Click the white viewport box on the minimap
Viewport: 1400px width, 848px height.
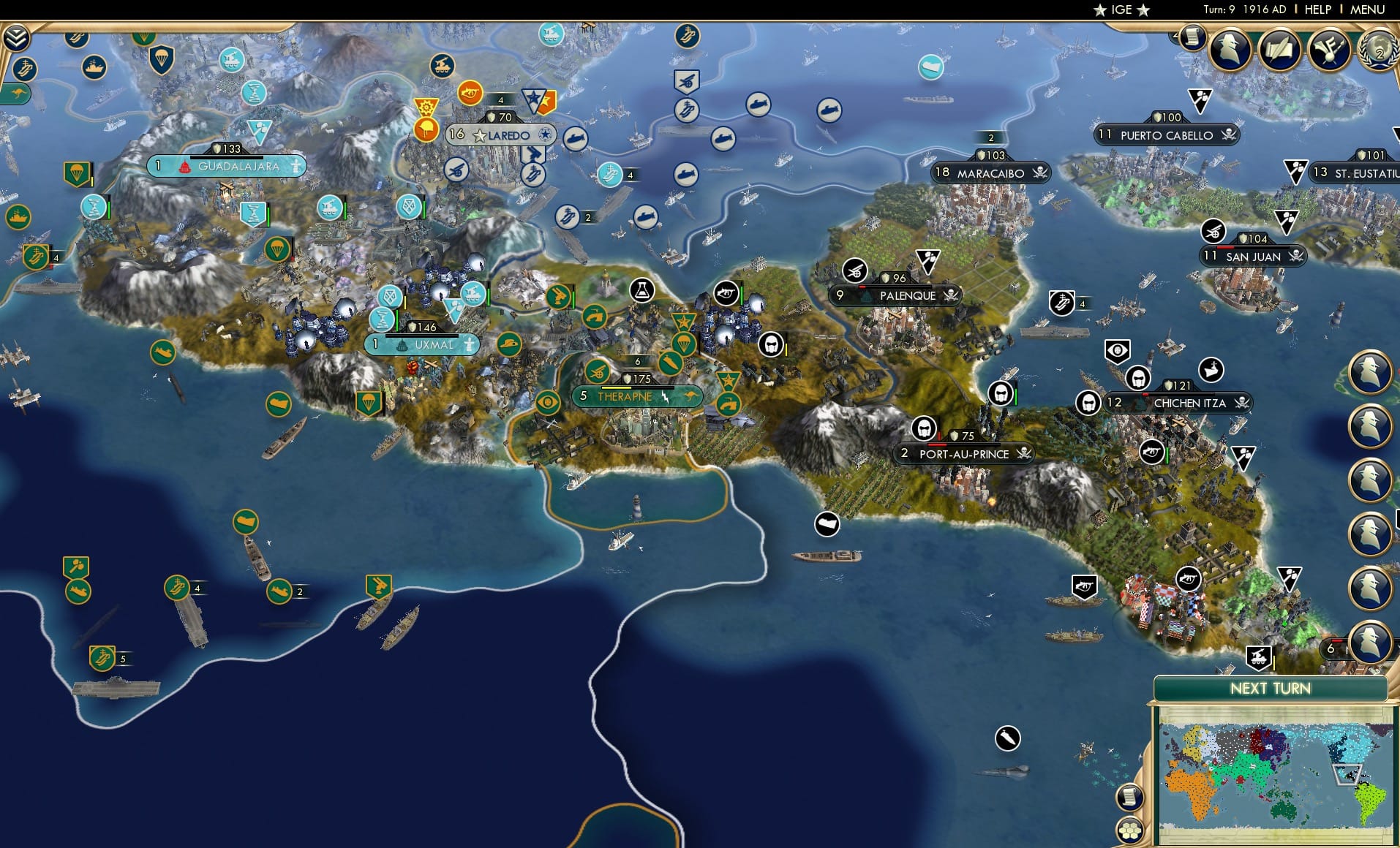[x=1347, y=774]
